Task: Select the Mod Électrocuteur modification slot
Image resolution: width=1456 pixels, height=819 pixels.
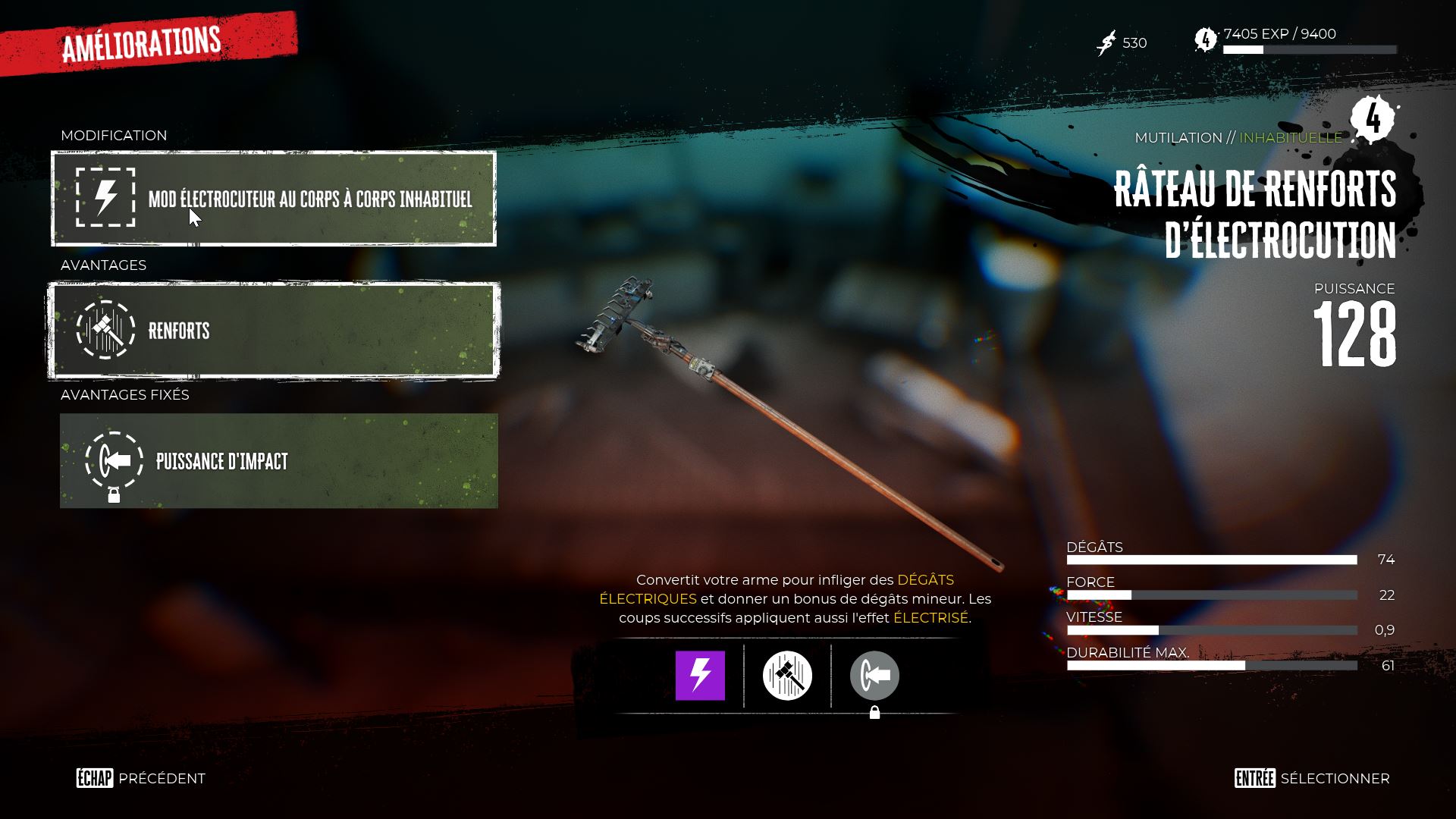Action: [x=274, y=199]
